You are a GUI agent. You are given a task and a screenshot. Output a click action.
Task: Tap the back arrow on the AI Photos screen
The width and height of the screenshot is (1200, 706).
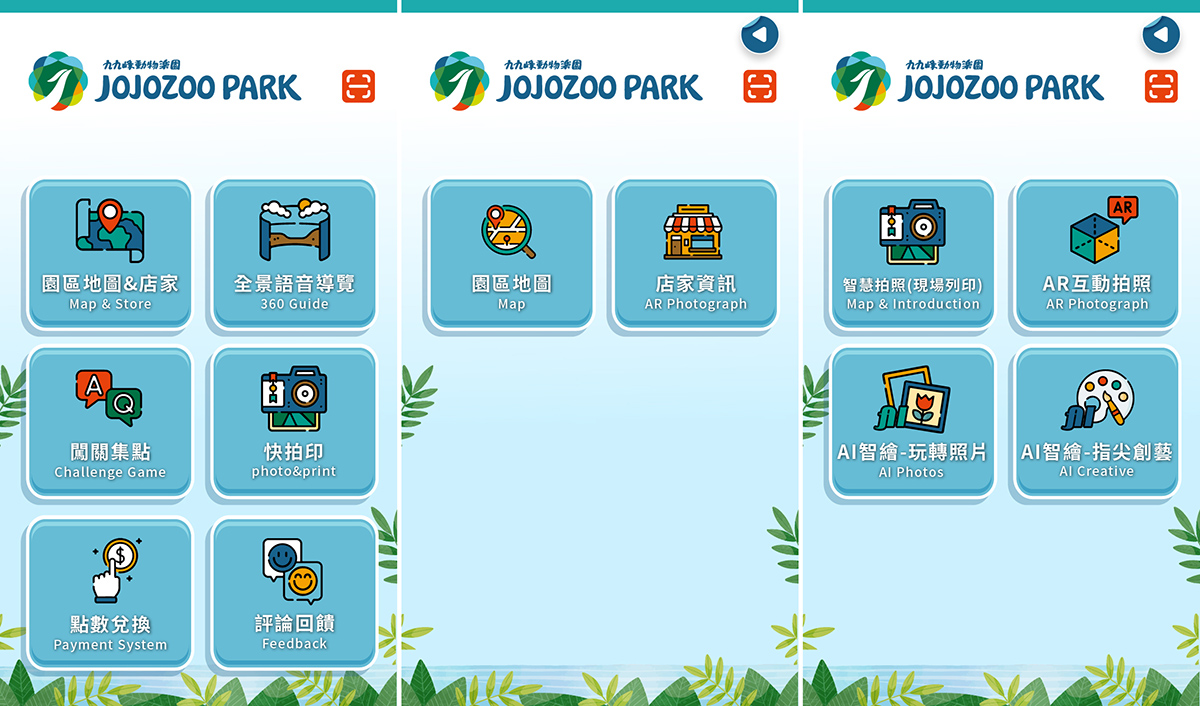tap(1160, 36)
